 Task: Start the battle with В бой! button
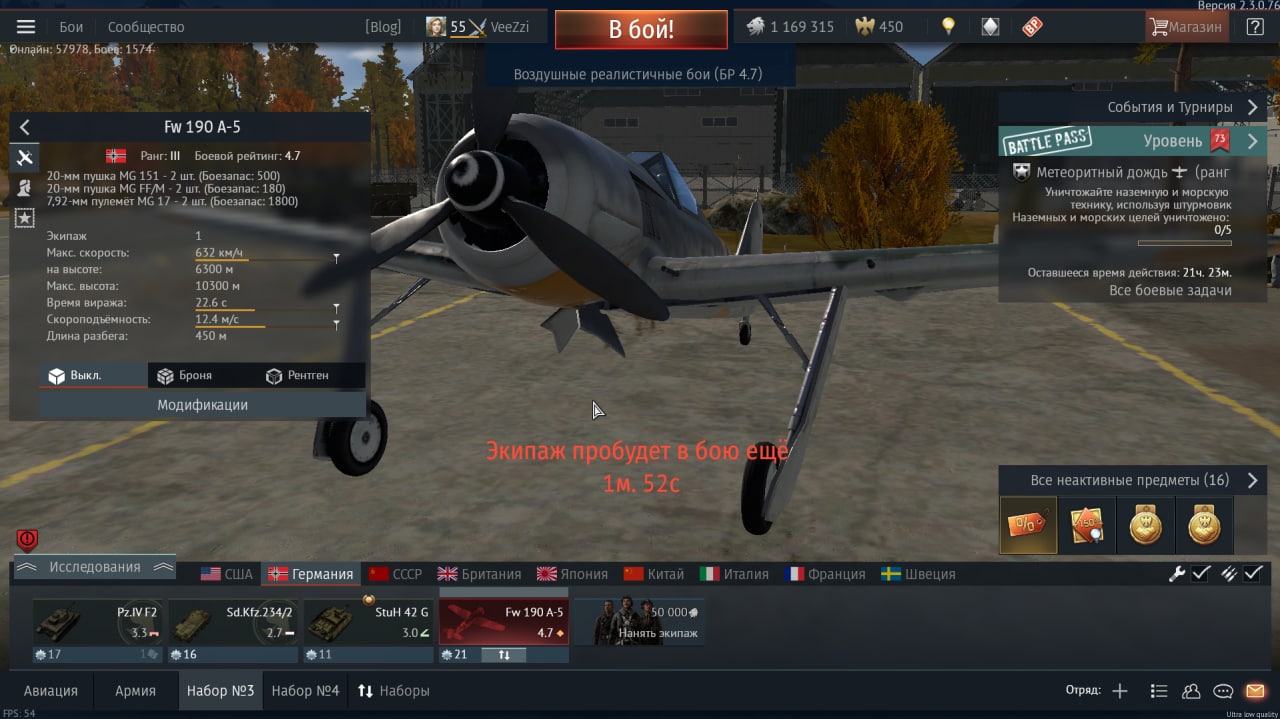coord(641,30)
